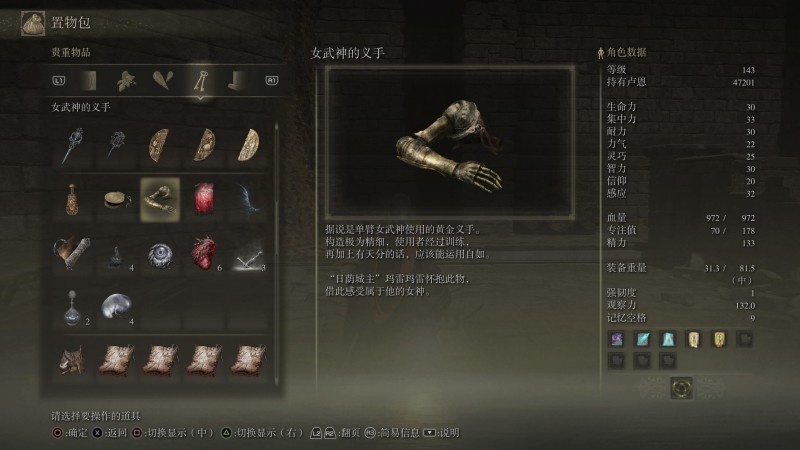800x450 pixels.
Task: Select the silver blob item with count 4
Action: [114, 305]
